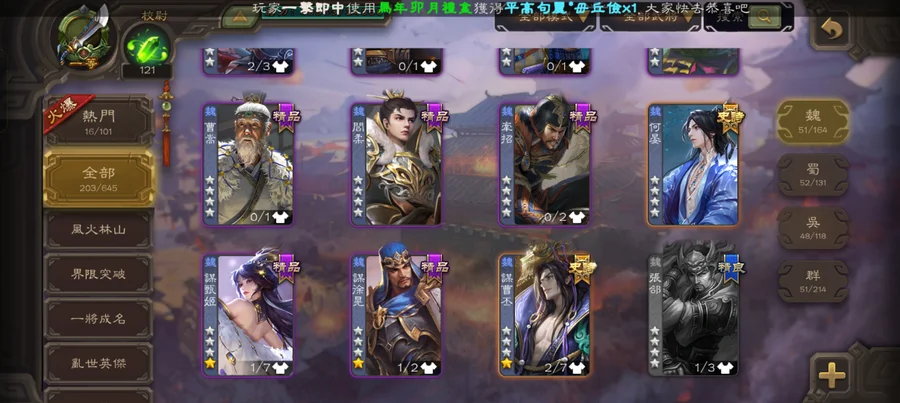Open the 風火林山 category
The height and width of the screenshot is (403, 900).
[98, 229]
